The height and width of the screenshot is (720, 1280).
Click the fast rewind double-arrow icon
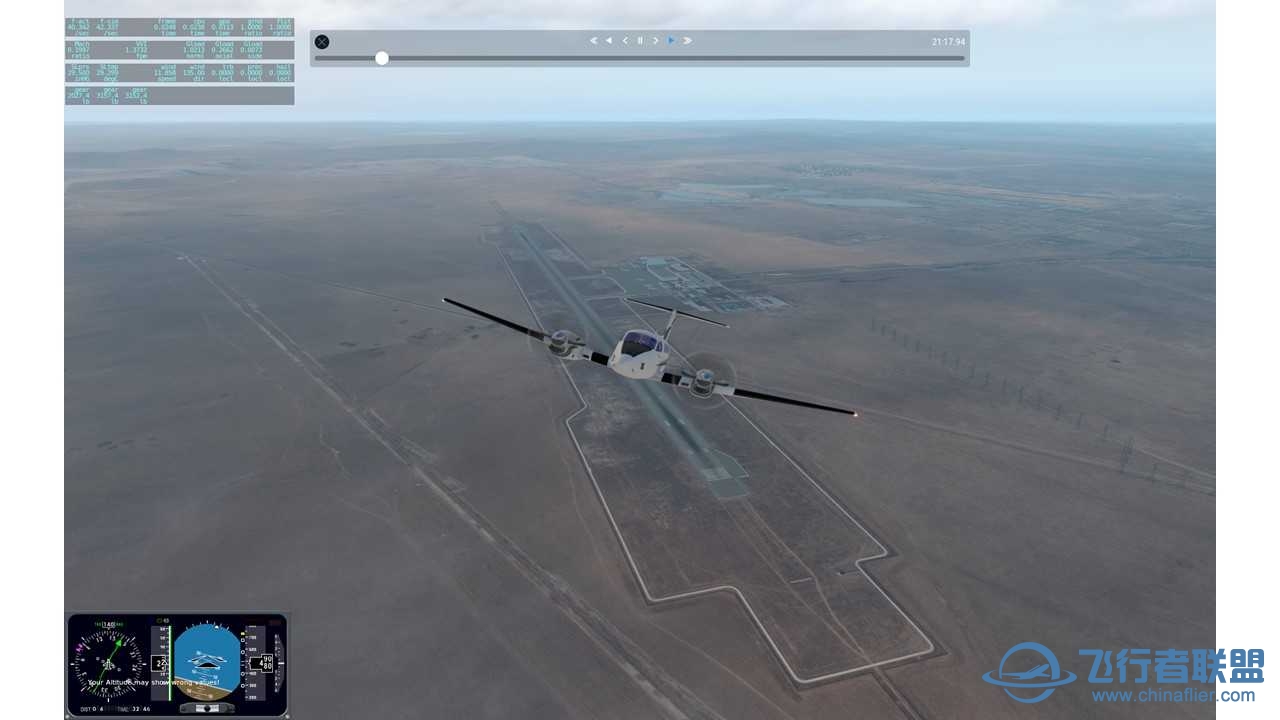pyautogui.click(x=609, y=40)
